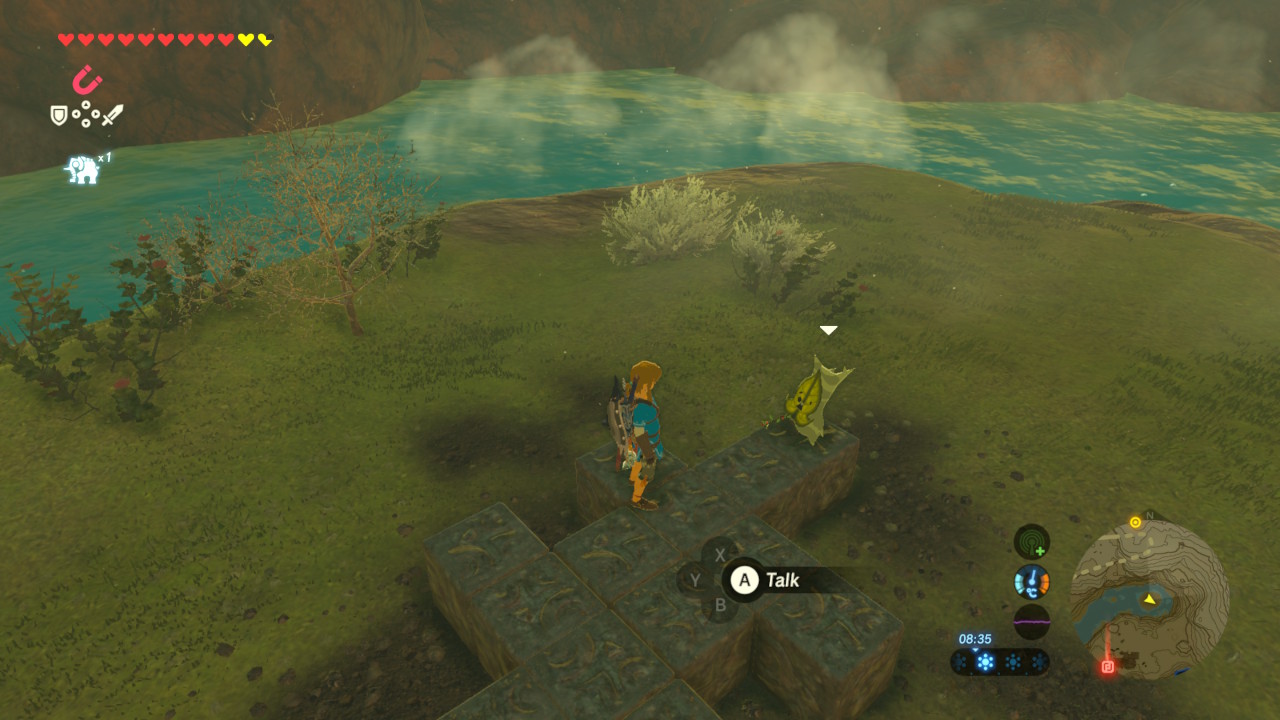Activate the glowing elephant Mipha's Grace icon
This screenshot has height=720, width=1280.
click(84, 169)
